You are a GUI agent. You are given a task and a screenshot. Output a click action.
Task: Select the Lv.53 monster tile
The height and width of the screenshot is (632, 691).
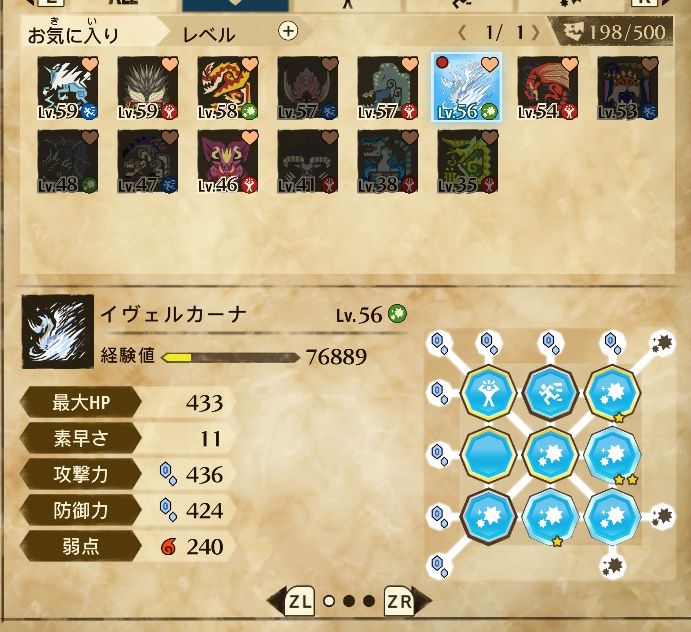(x=626, y=87)
